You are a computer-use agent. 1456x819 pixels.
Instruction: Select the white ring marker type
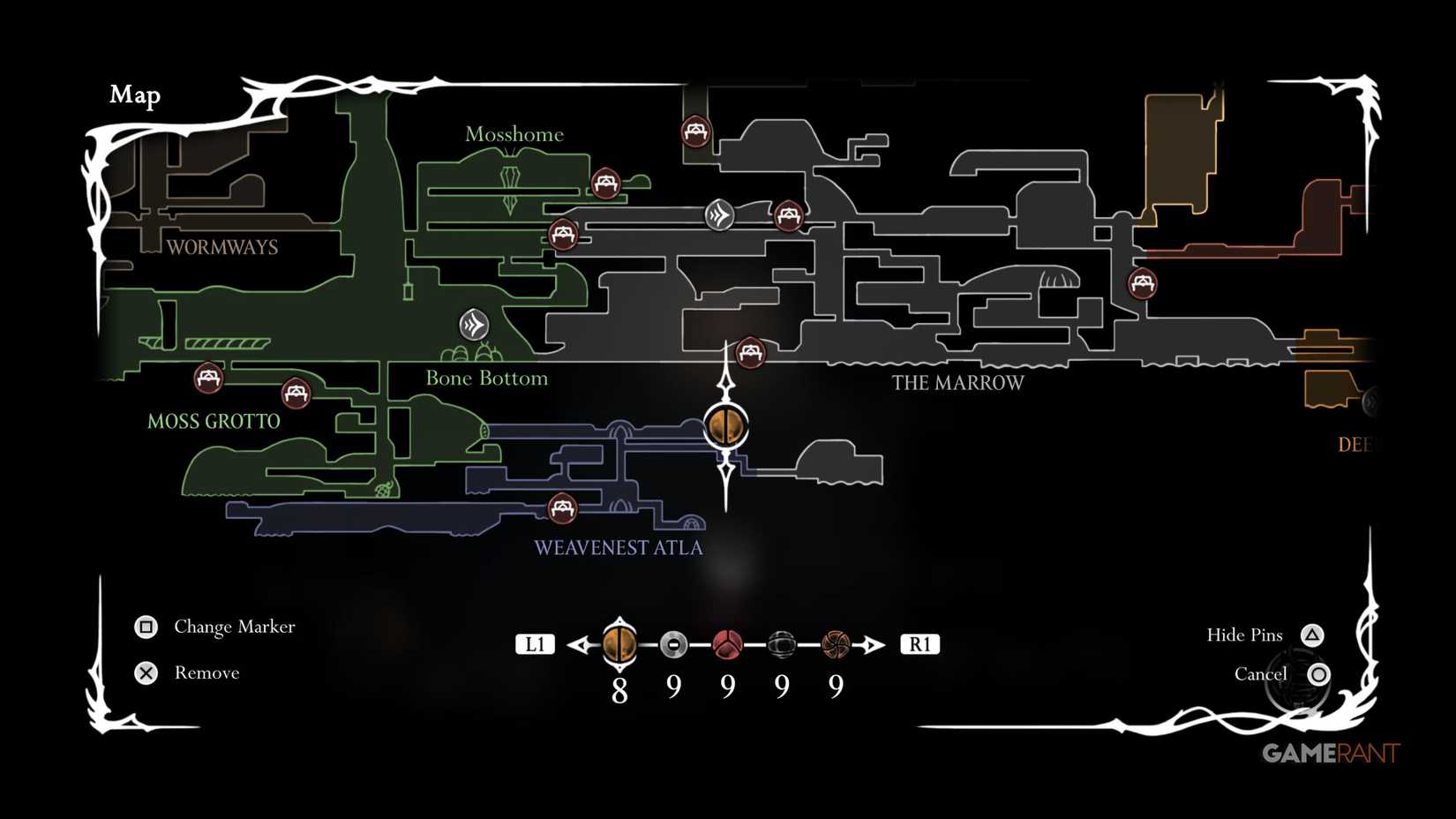tap(673, 644)
